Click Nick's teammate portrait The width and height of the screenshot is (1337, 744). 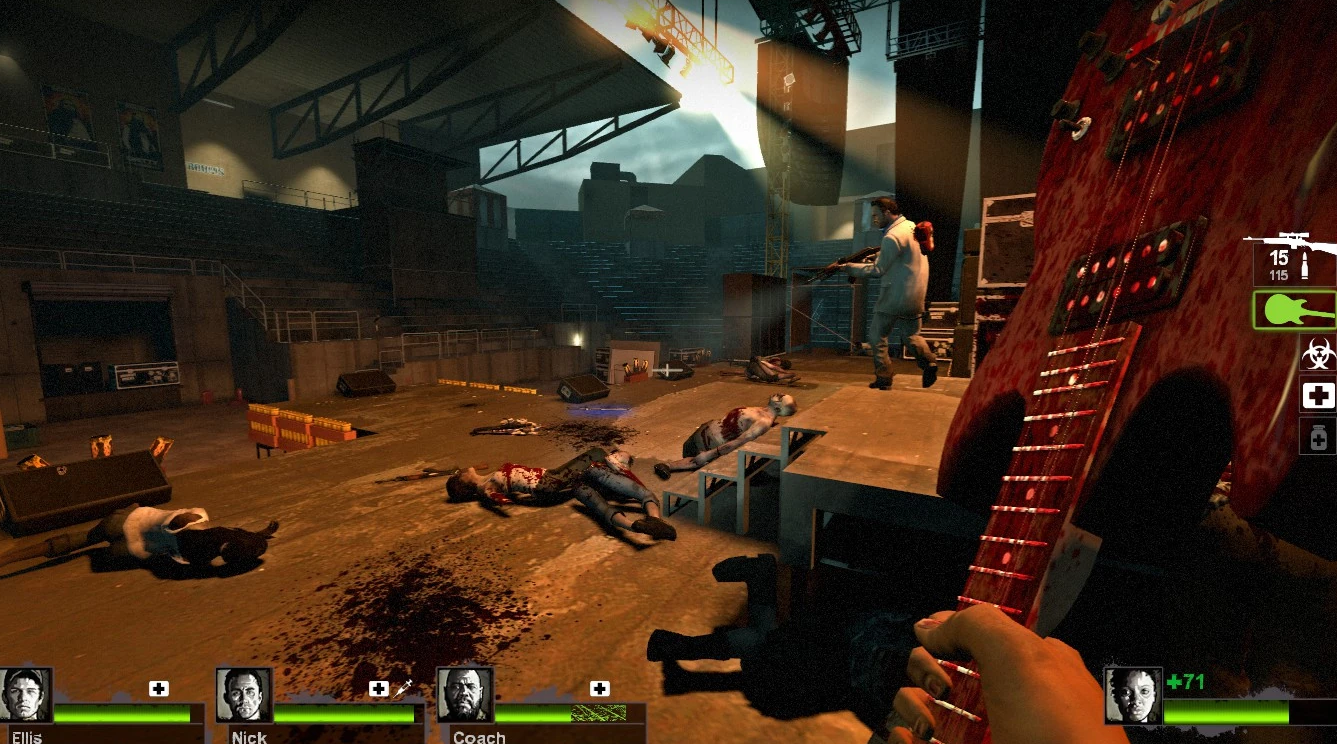[x=245, y=696]
